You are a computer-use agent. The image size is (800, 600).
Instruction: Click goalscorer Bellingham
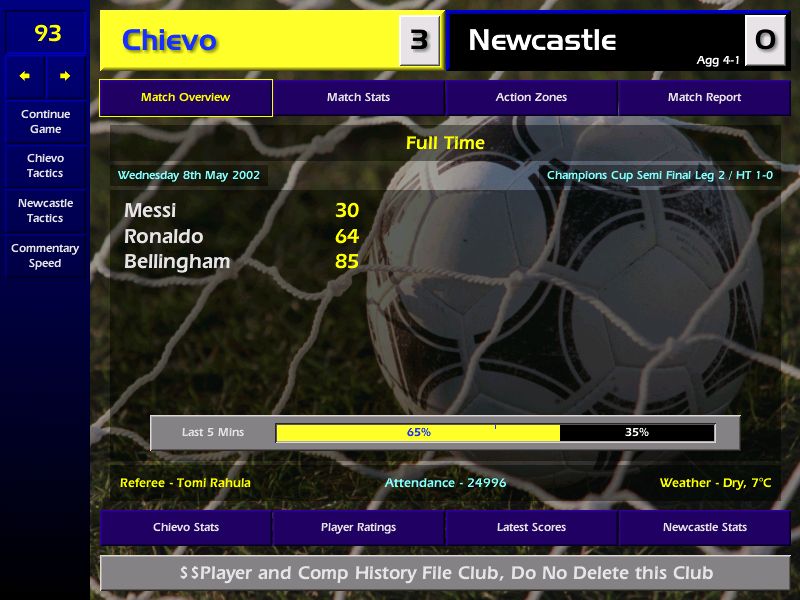pyautogui.click(x=177, y=262)
